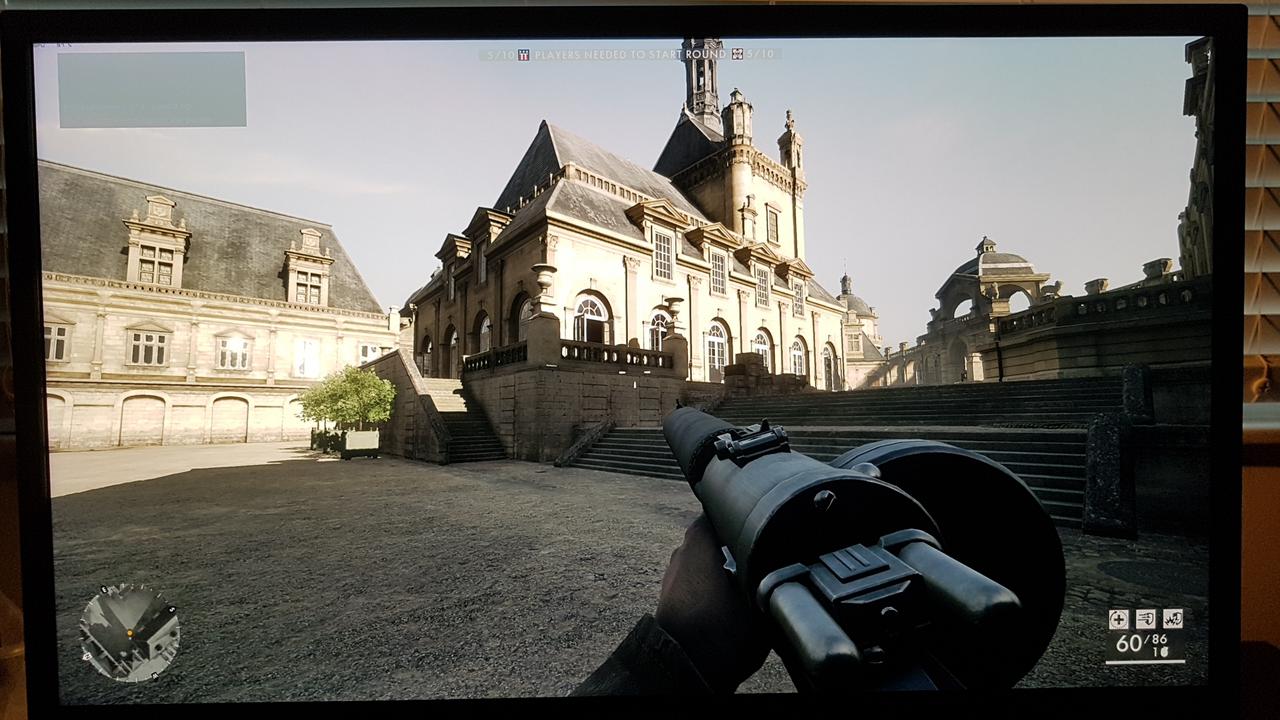Viewport: 1280px width, 720px height.
Task: Click the left 5/10 team player count
Action: pyautogui.click(x=500, y=54)
